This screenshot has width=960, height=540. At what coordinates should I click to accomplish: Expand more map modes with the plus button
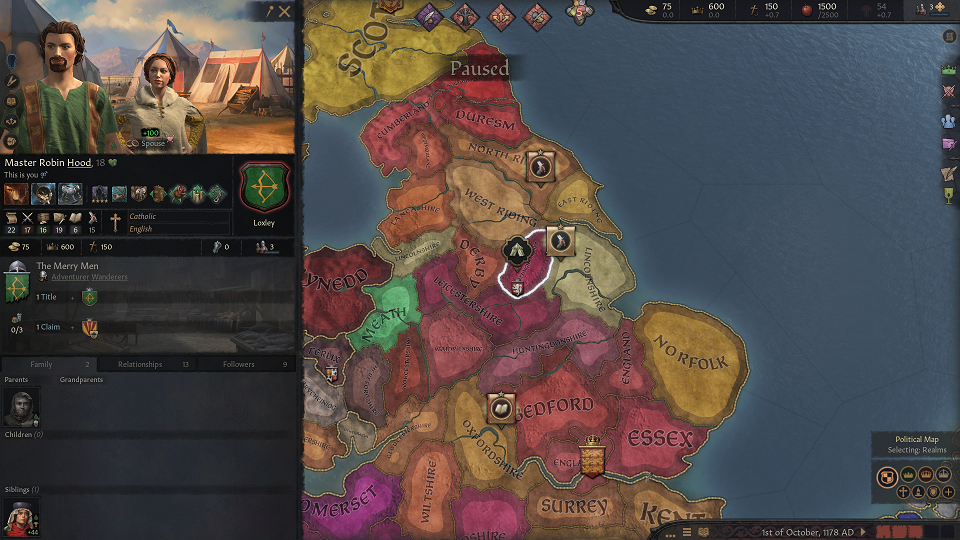coord(948,492)
